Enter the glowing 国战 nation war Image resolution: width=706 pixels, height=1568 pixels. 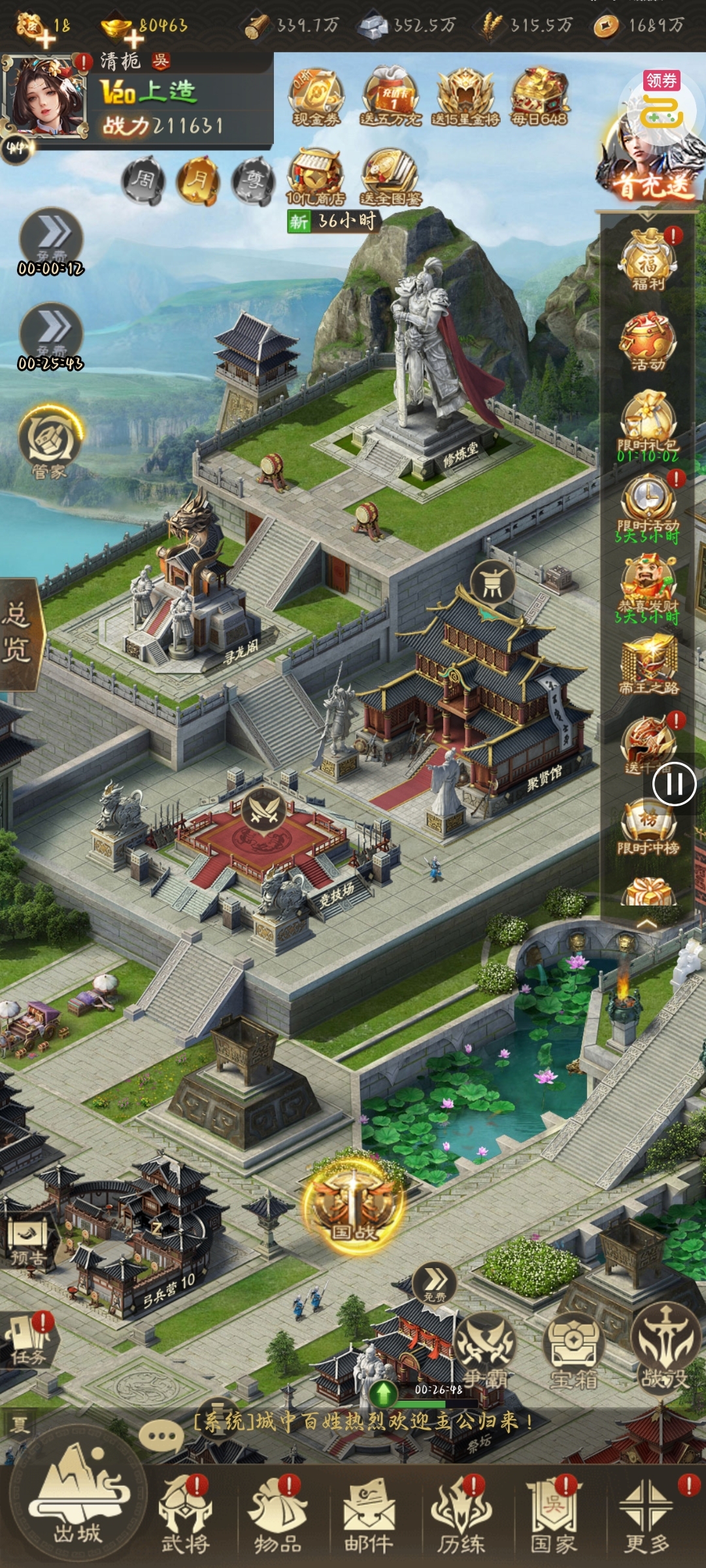pyautogui.click(x=353, y=1206)
